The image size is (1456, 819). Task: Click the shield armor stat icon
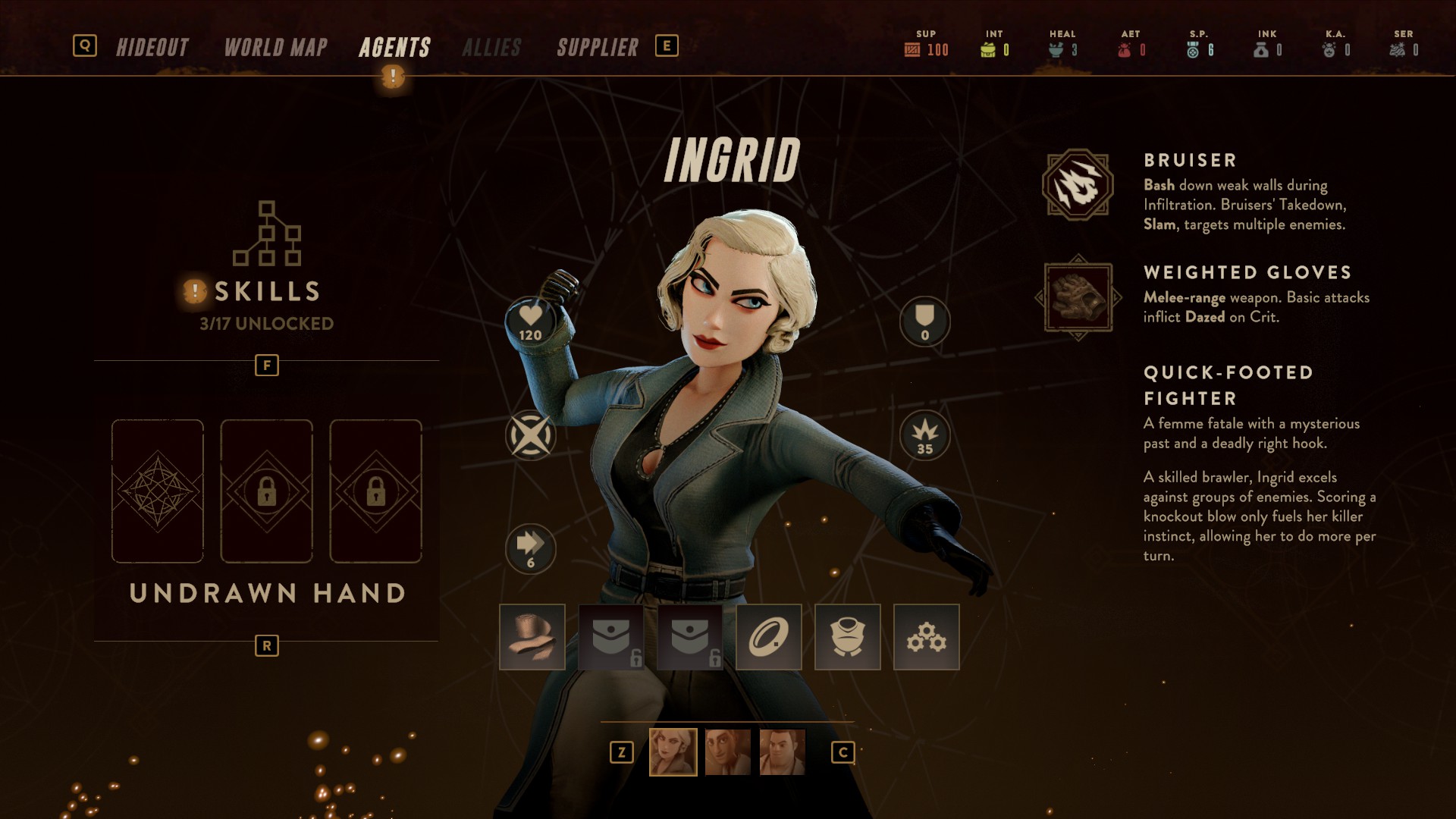coord(924,322)
